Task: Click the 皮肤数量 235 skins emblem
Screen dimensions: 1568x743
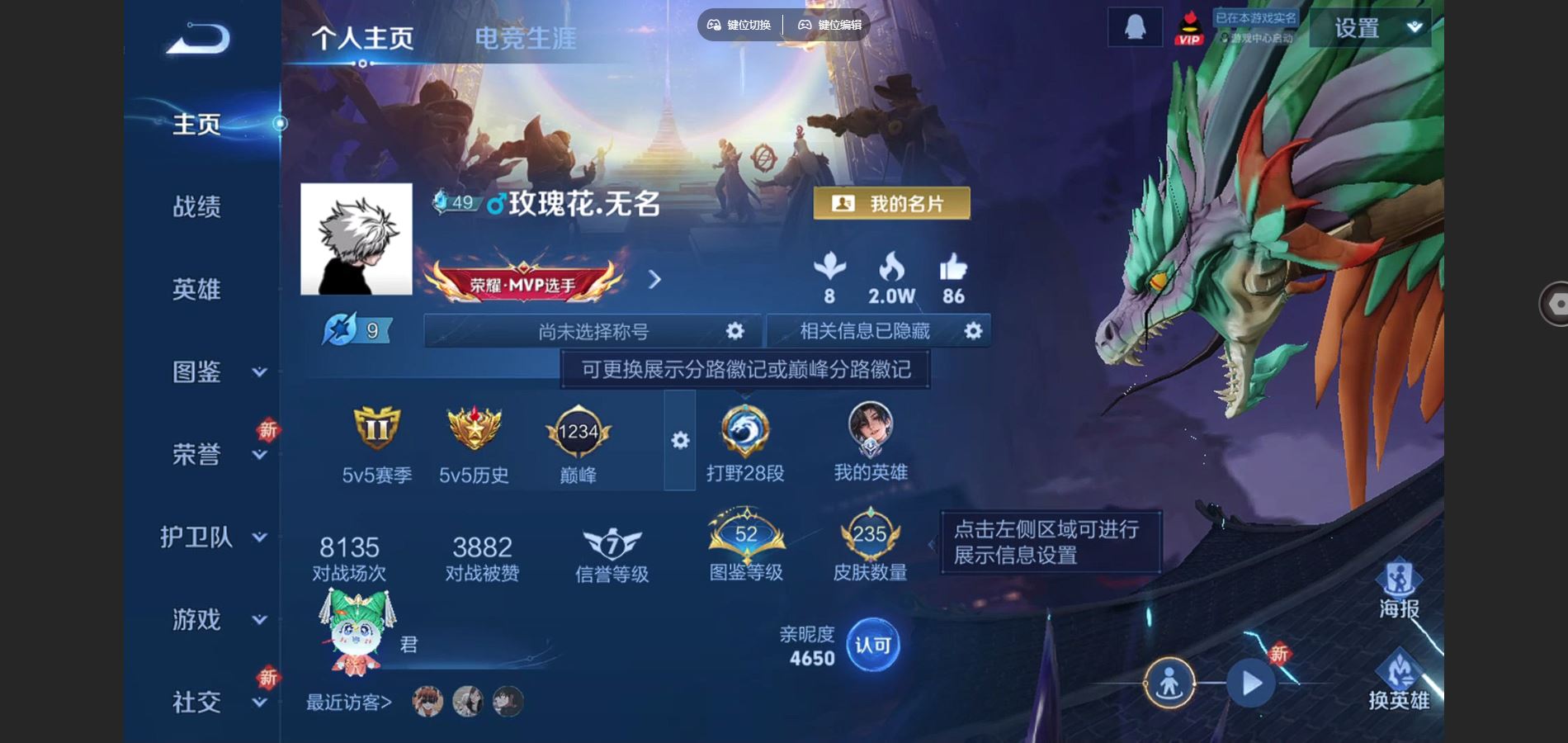Action: 869,535
